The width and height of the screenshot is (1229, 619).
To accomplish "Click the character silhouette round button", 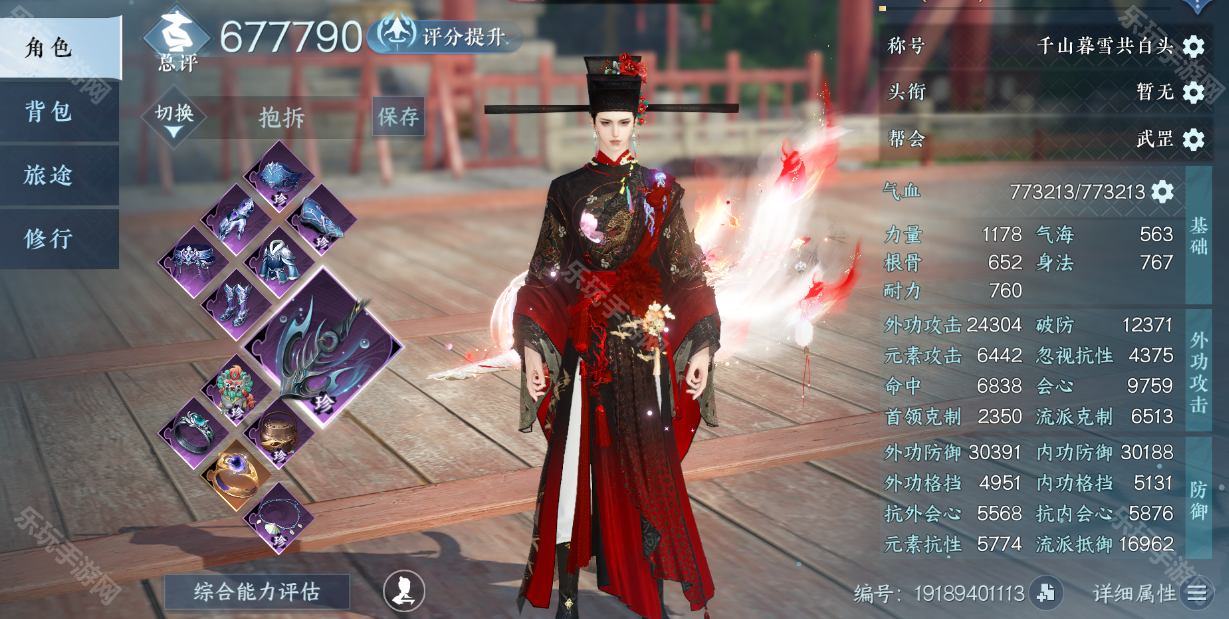I will point(404,591).
